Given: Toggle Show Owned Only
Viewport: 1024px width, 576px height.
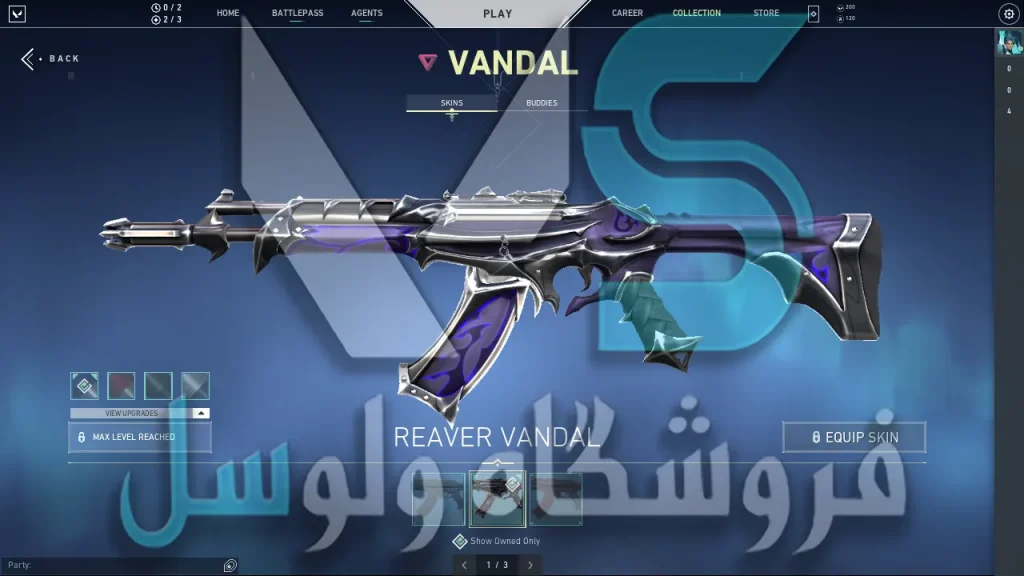Looking at the screenshot, I should tap(460, 541).
